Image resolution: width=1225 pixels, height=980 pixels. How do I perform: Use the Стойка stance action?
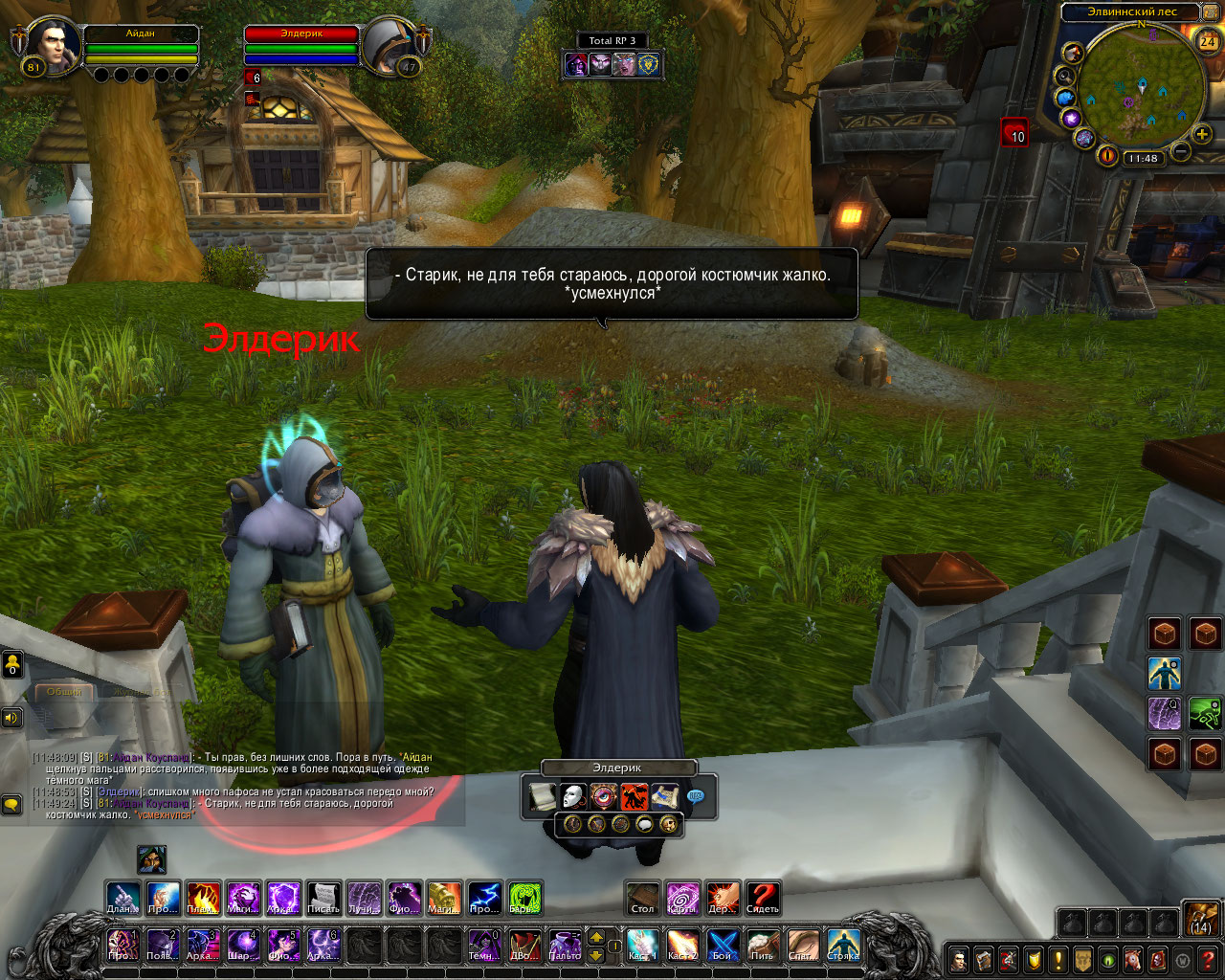tap(843, 945)
